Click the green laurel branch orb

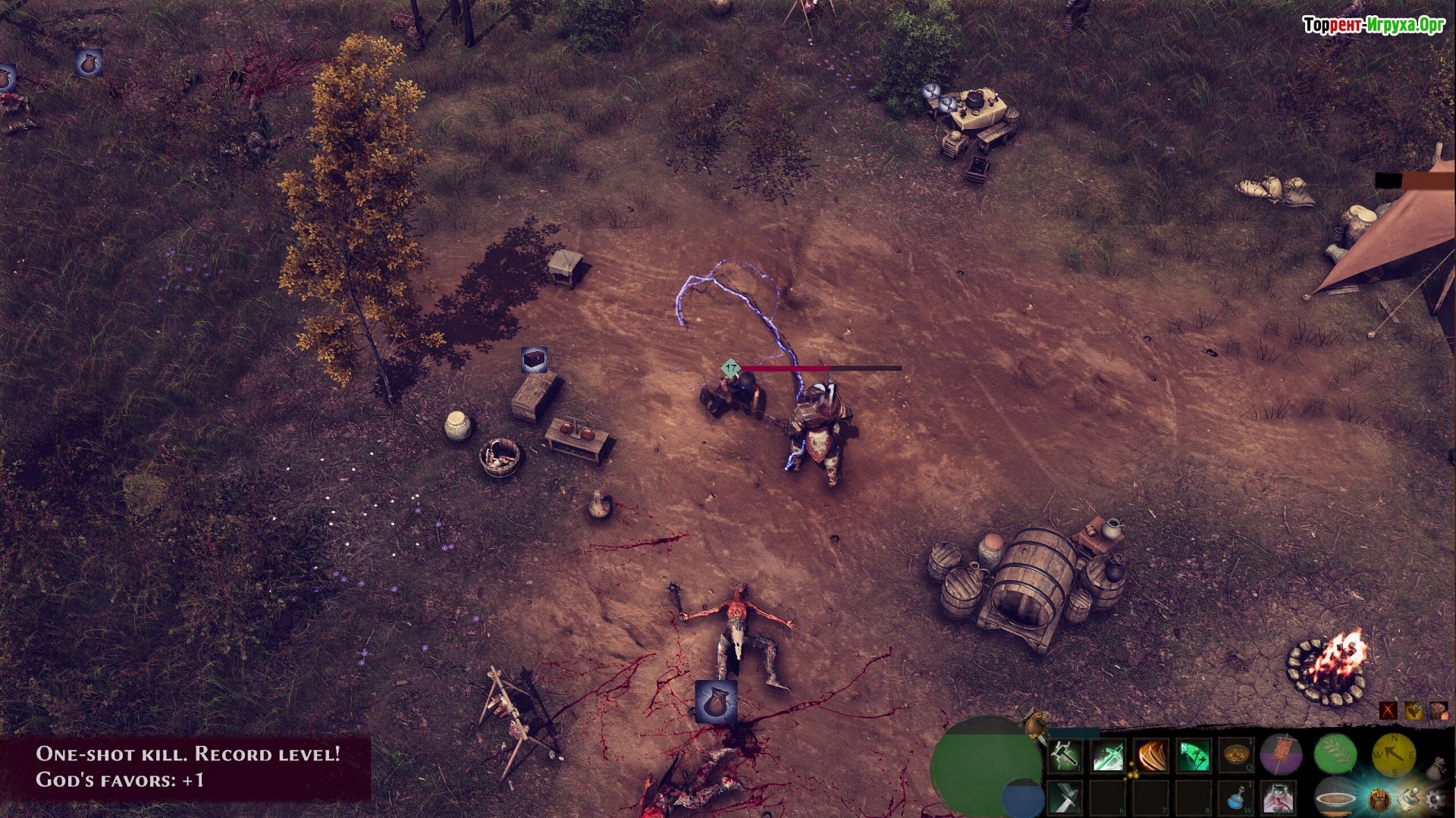[1335, 753]
